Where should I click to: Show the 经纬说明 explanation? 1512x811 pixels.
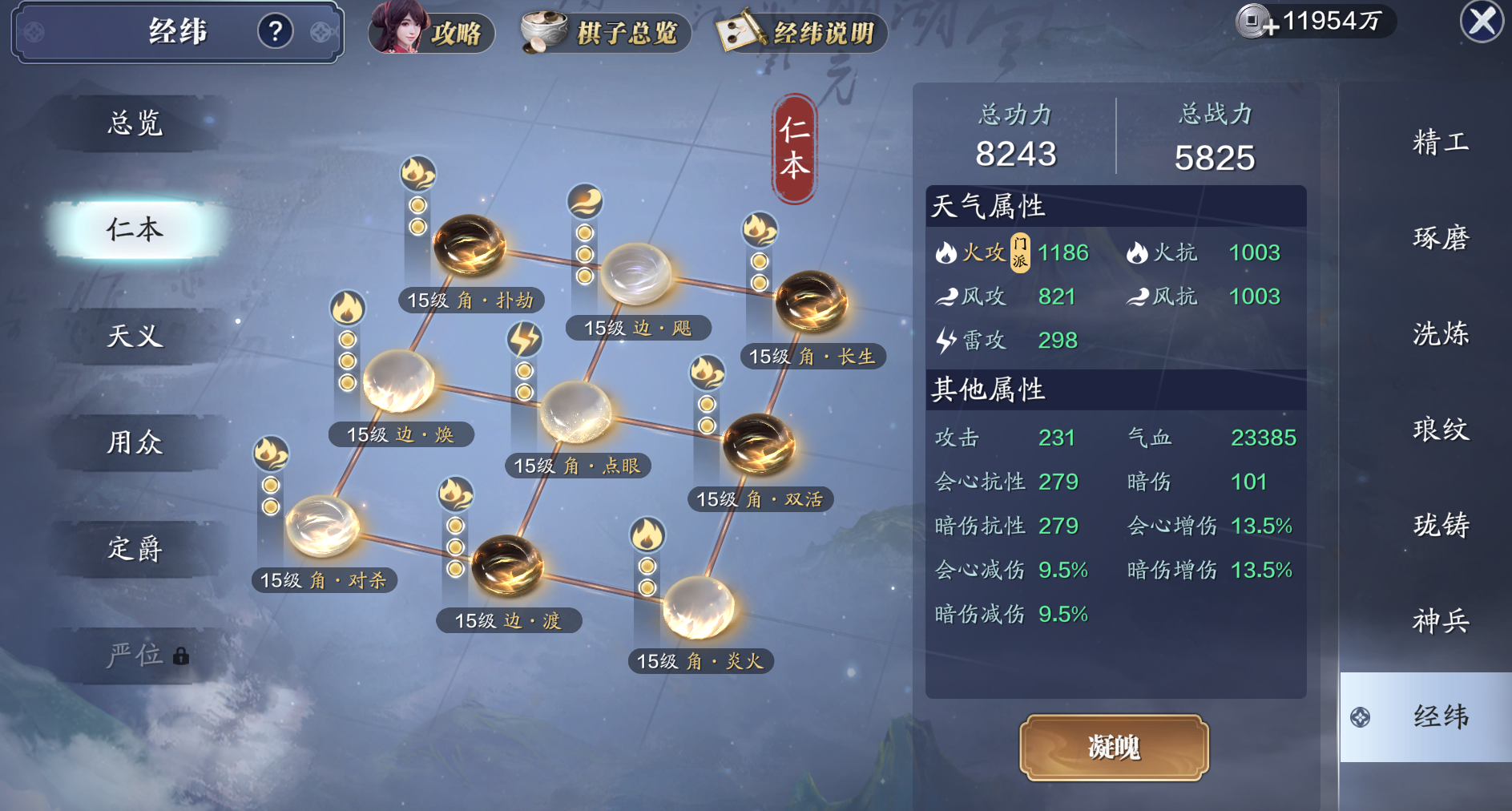[x=801, y=33]
